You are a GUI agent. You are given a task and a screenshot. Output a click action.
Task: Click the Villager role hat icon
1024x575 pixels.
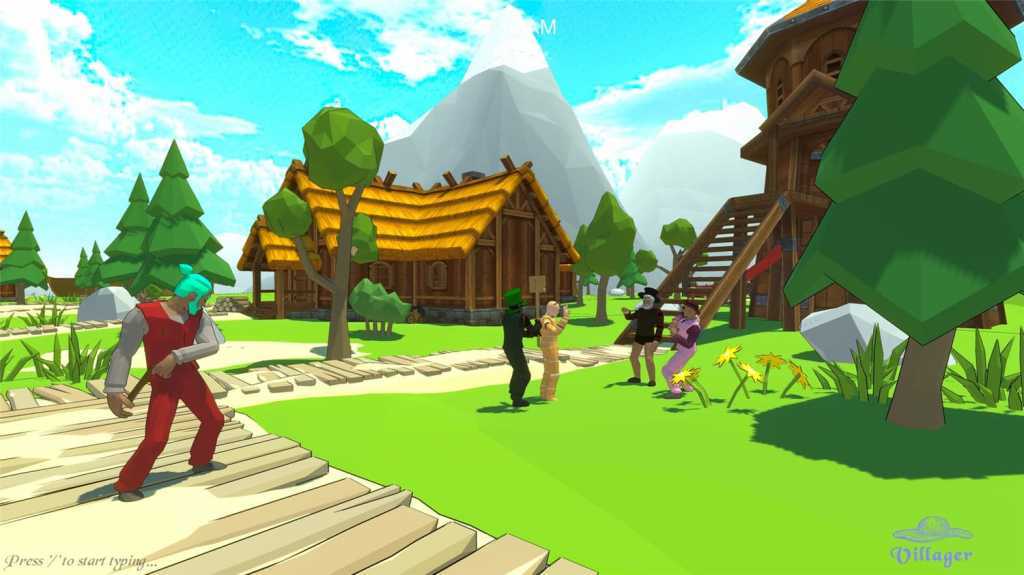coord(931,529)
